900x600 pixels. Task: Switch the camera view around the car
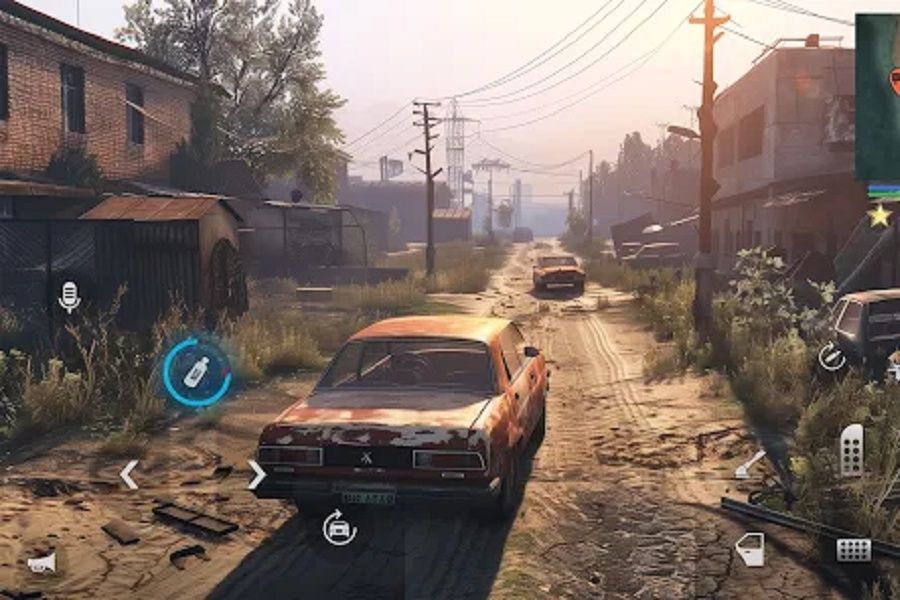pos(339,527)
